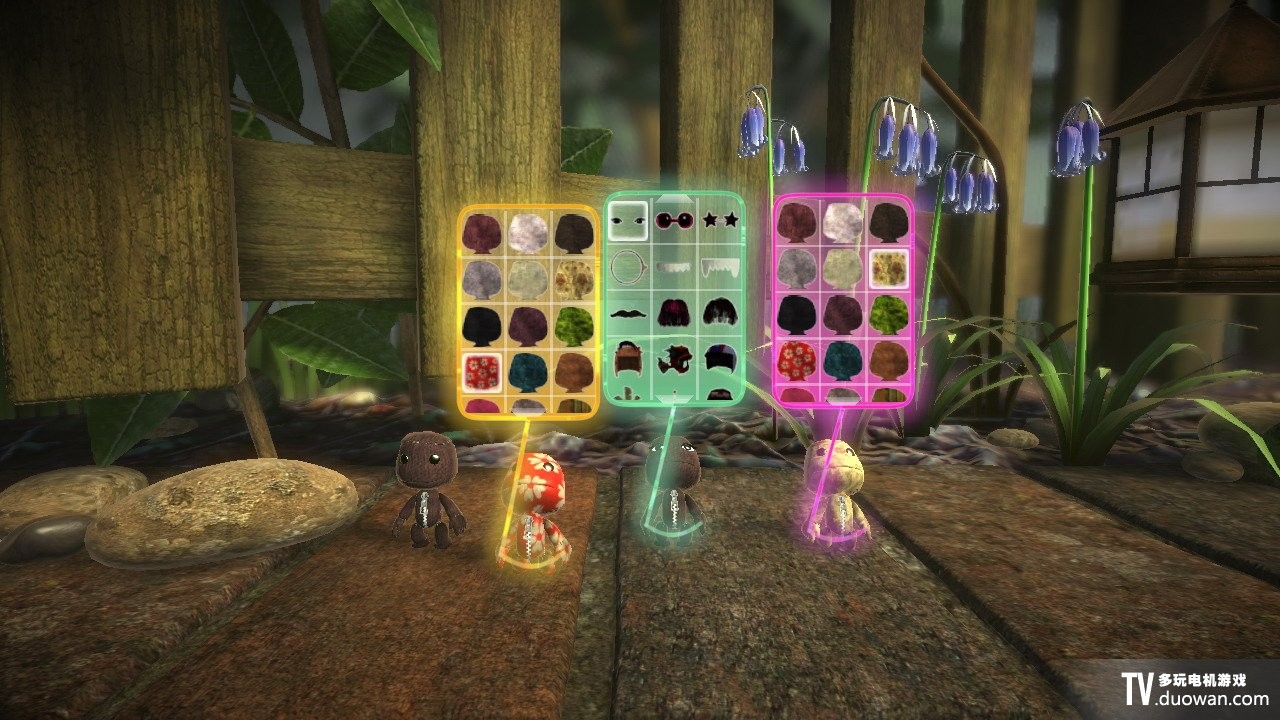Pick the black moustache costume piece

pos(628,312)
